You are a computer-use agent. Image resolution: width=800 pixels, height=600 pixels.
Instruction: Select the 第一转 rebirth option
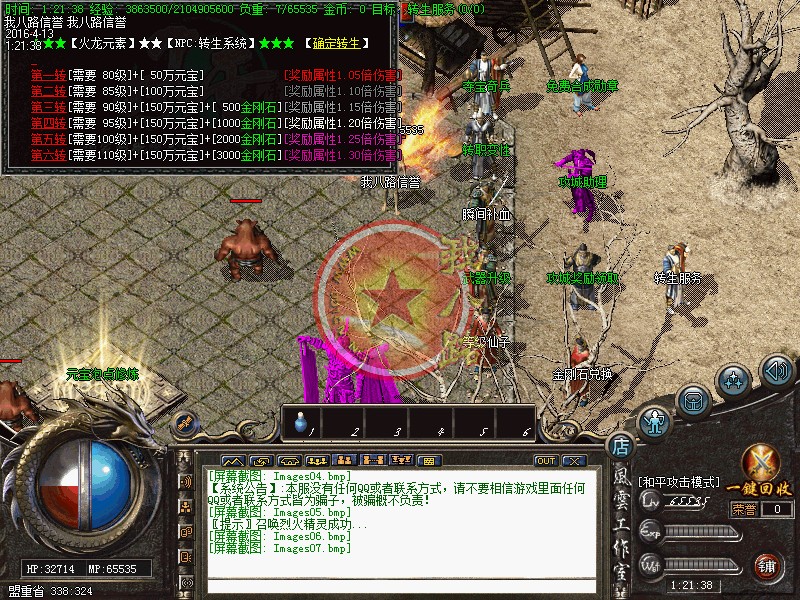[x=48, y=75]
